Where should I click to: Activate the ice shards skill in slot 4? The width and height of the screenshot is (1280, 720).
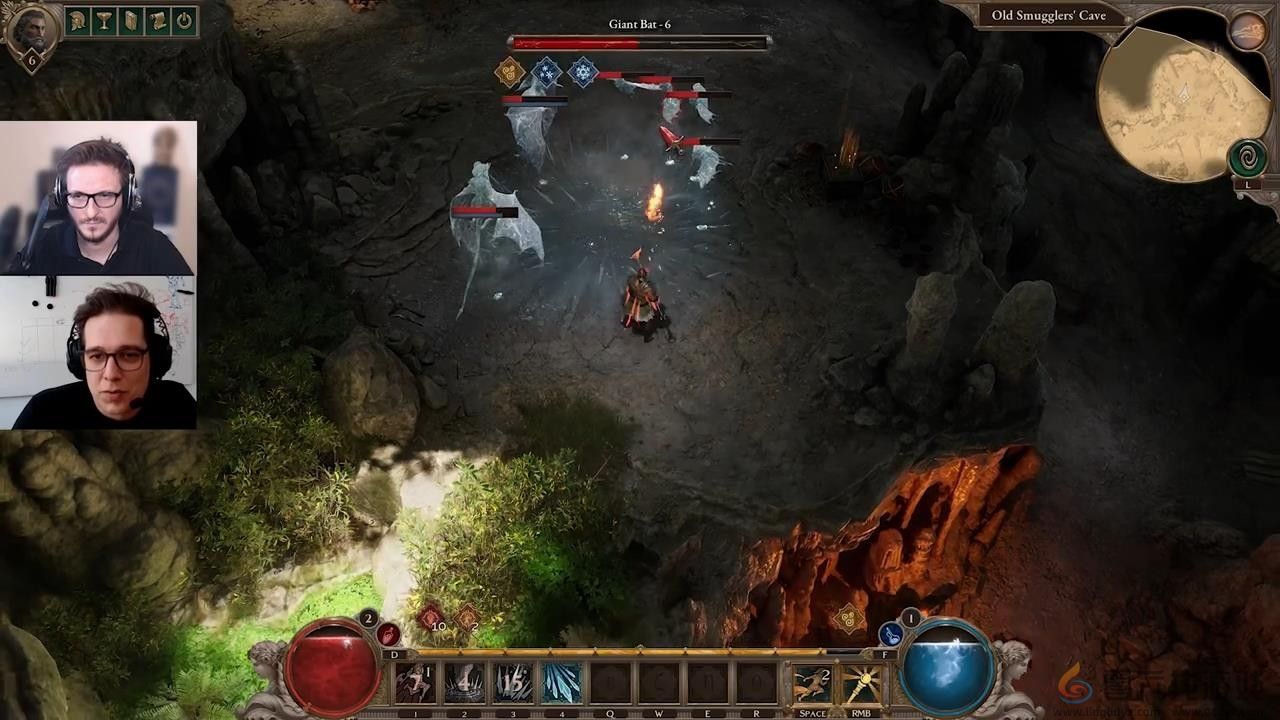point(562,684)
